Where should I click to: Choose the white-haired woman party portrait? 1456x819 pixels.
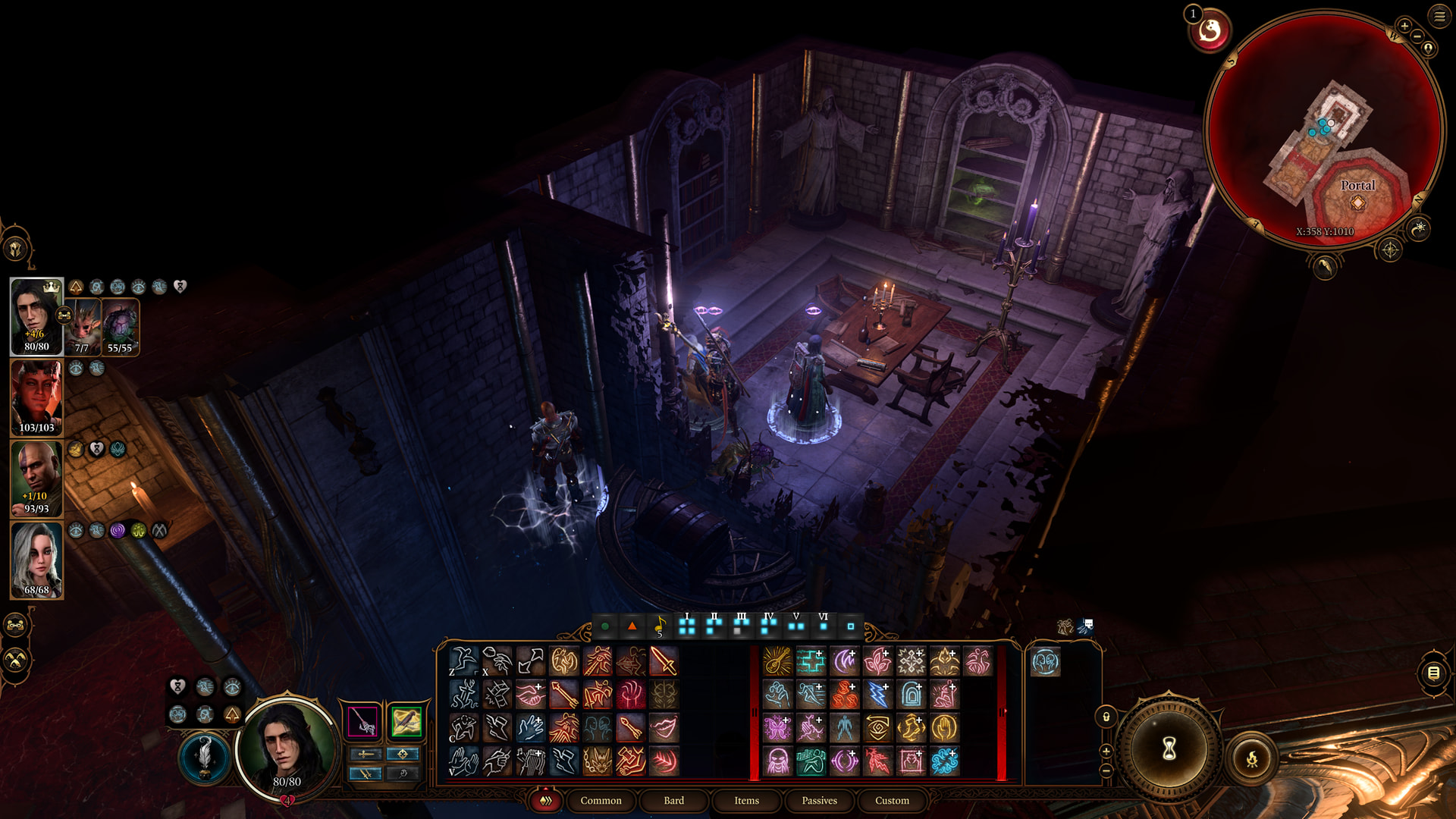(36, 560)
